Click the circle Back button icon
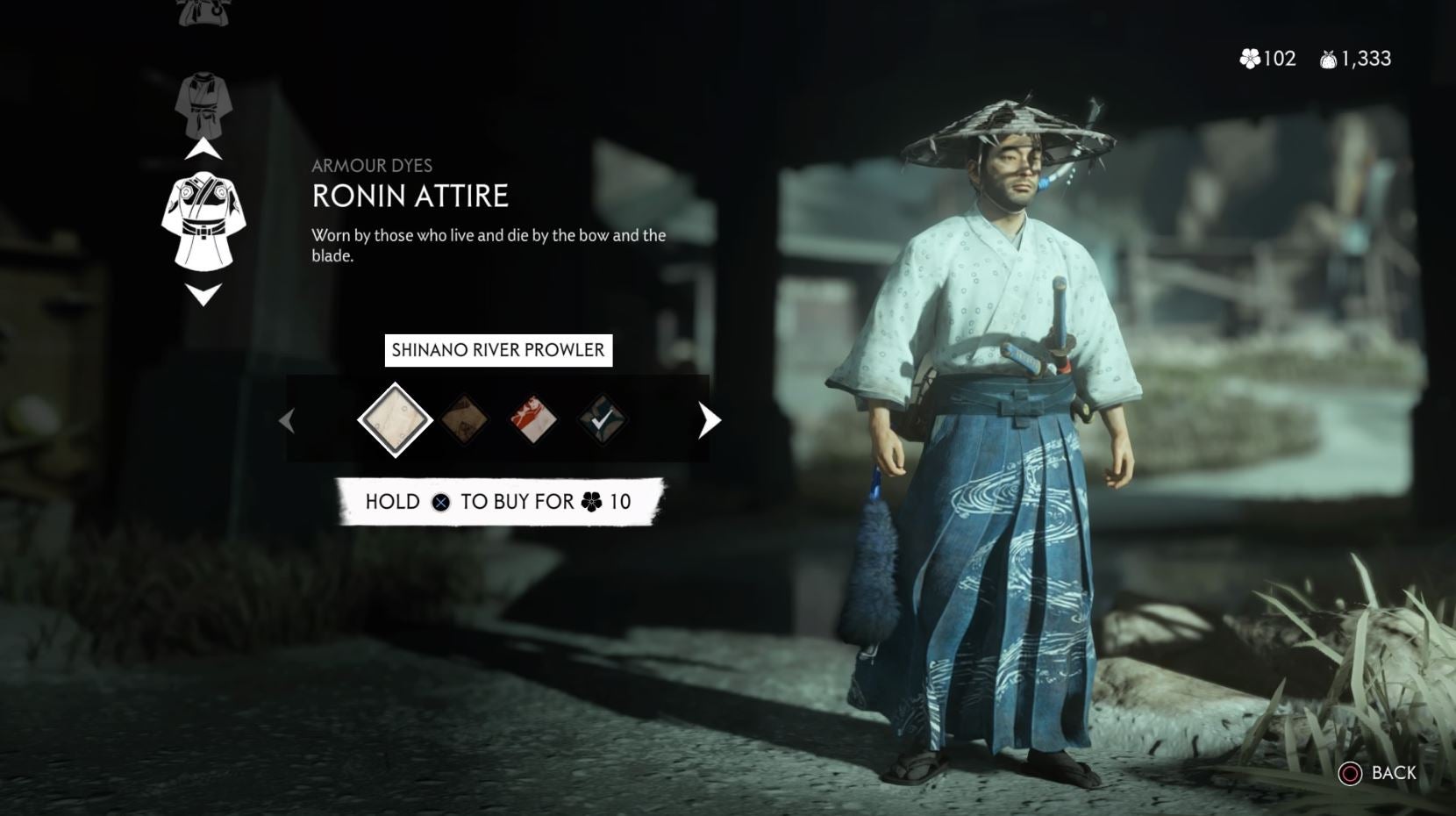1456x816 pixels. [x=1352, y=774]
